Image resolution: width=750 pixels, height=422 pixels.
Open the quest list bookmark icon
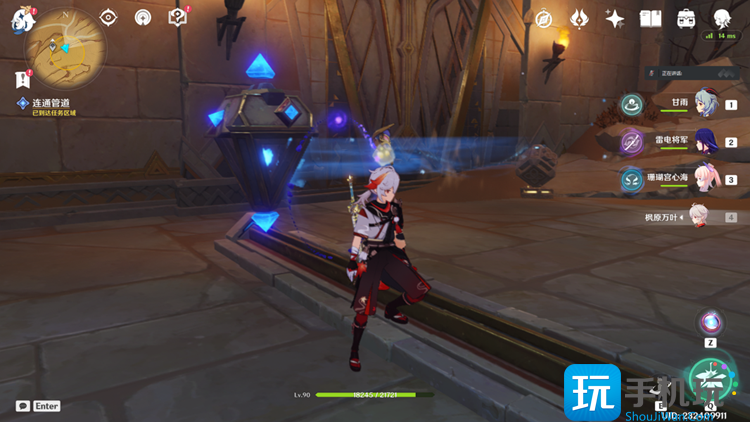point(23,79)
